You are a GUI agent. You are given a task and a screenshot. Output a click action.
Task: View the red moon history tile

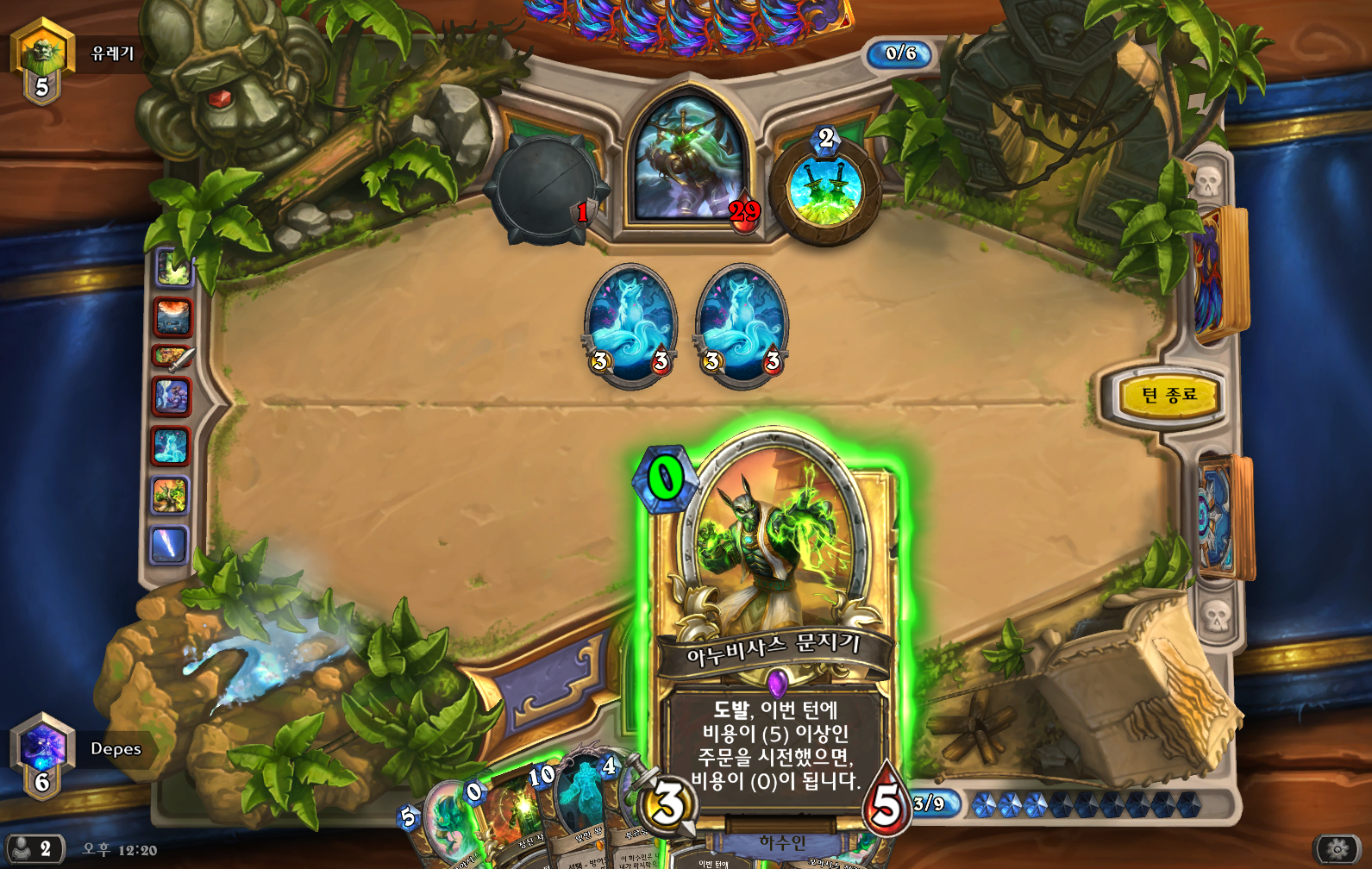pos(172,316)
